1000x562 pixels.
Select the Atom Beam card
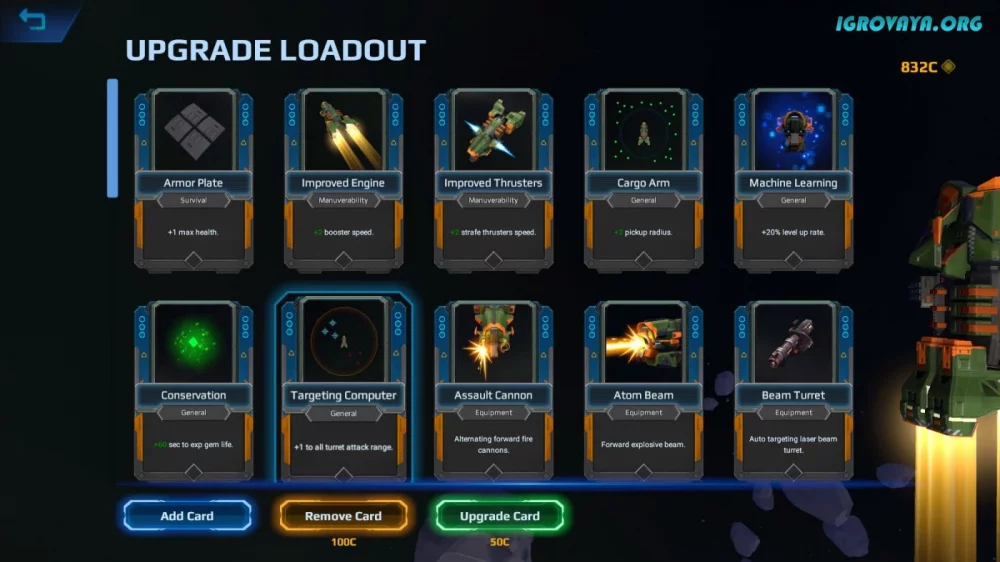point(643,390)
